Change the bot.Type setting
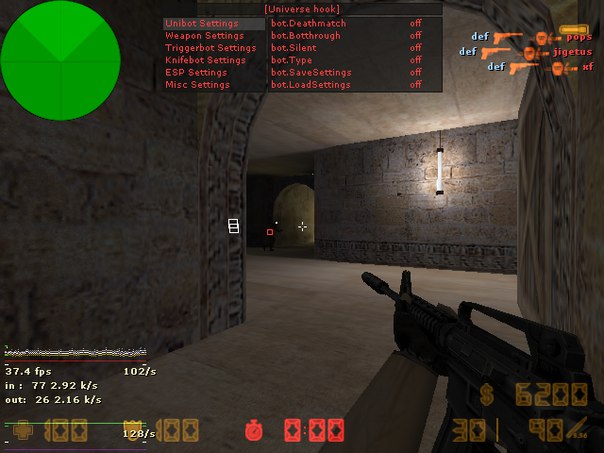This screenshot has width=604, height=453. tap(292, 60)
